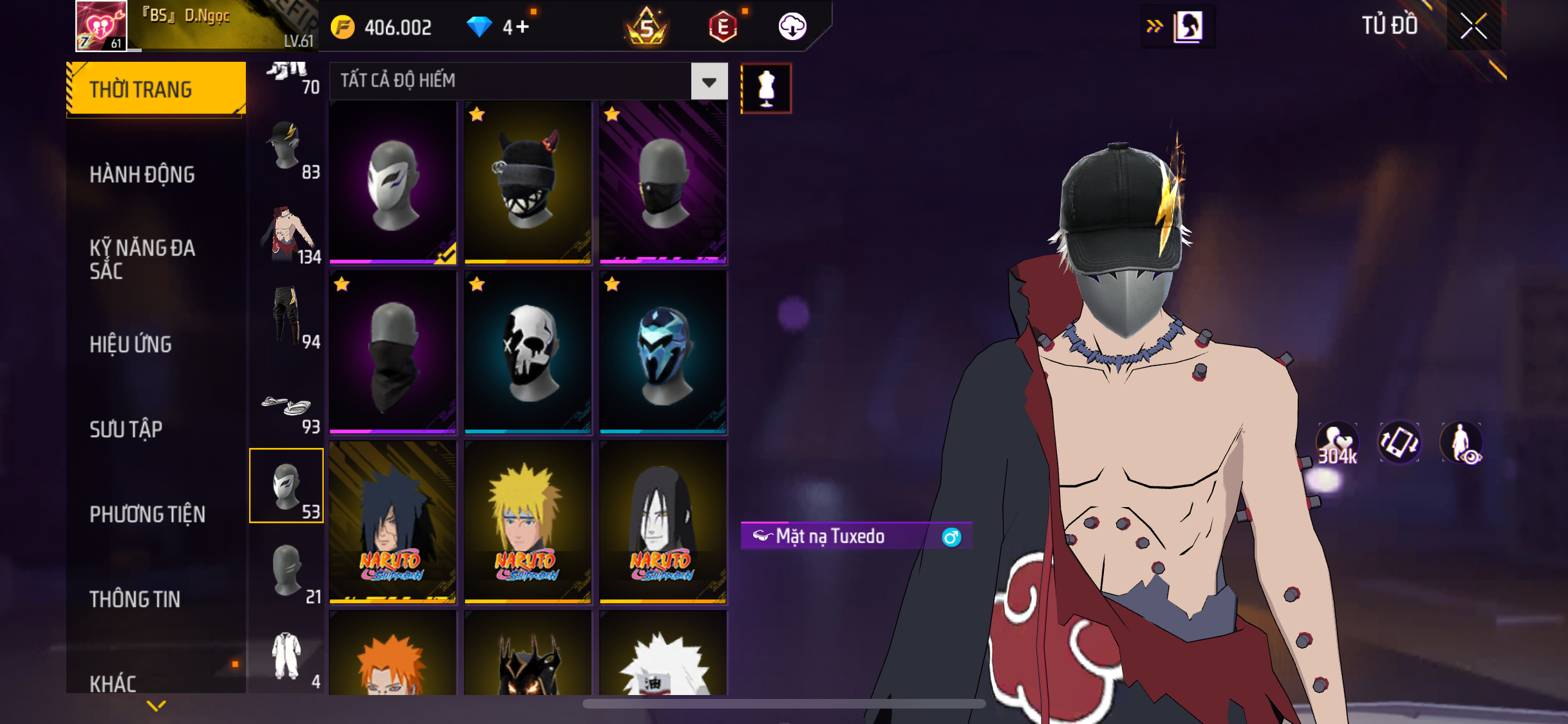Open the Sưu Tập tab
Viewport: 1568px width, 724px height.
(x=126, y=429)
